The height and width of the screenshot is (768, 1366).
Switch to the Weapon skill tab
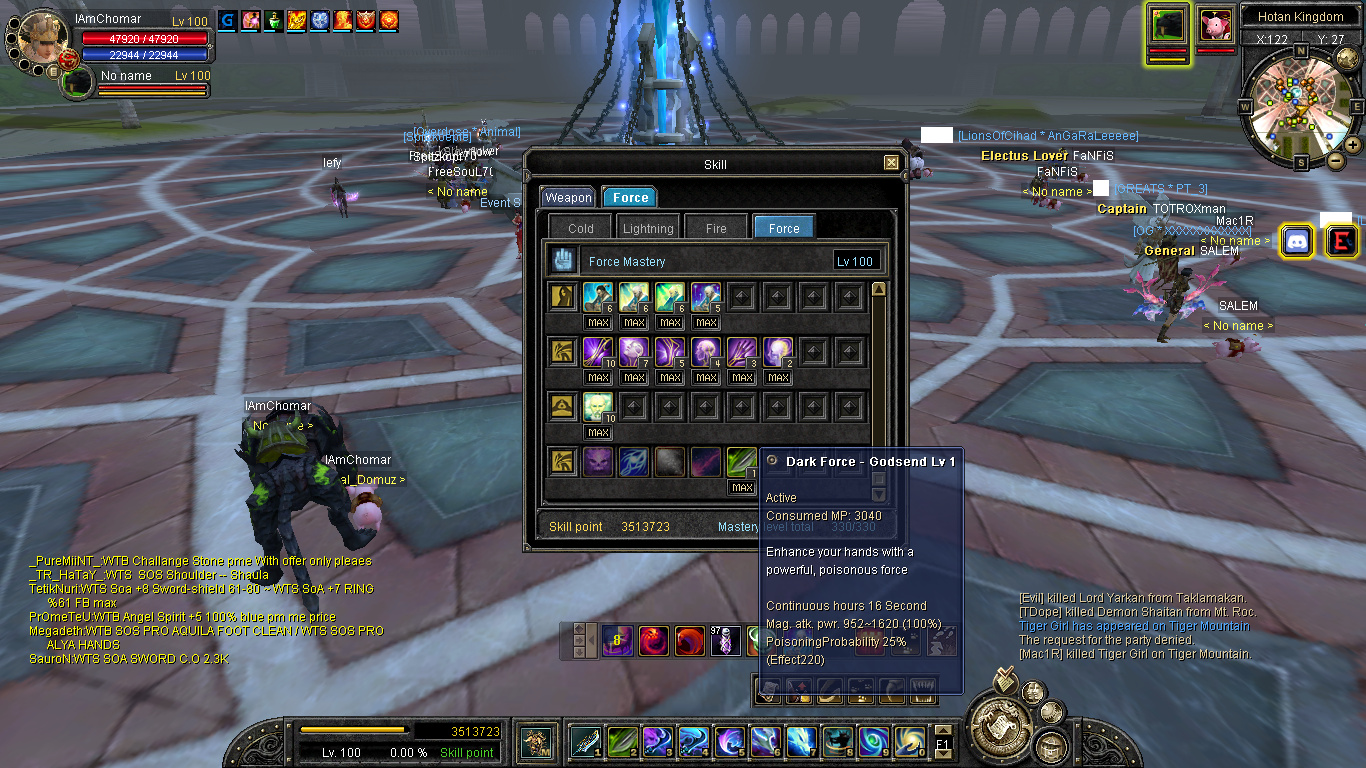(568, 198)
